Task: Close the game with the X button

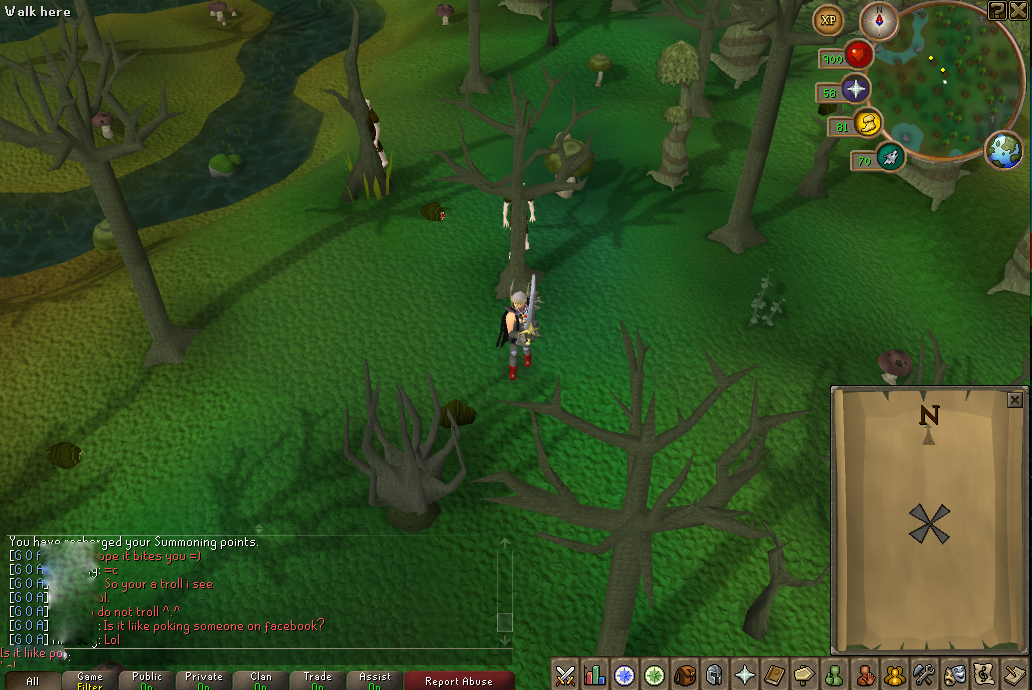Action: (1018, 10)
